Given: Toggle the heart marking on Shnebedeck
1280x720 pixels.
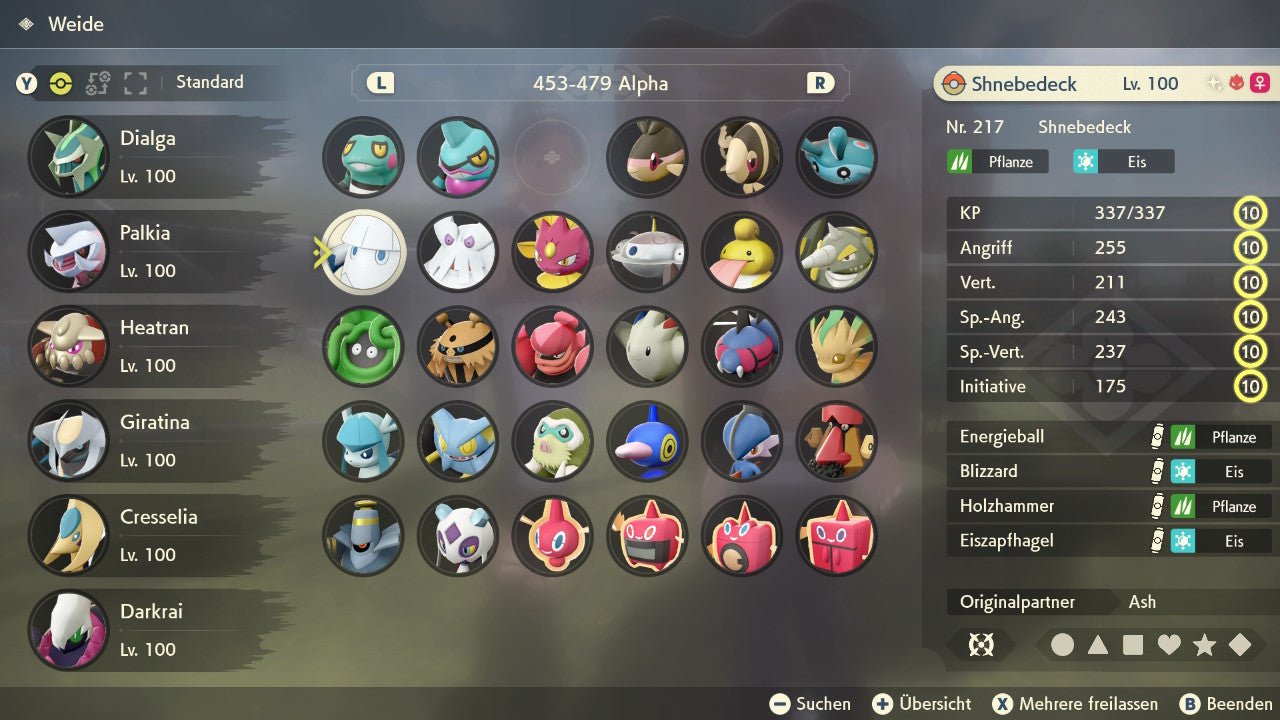Looking at the screenshot, I should 1169,645.
